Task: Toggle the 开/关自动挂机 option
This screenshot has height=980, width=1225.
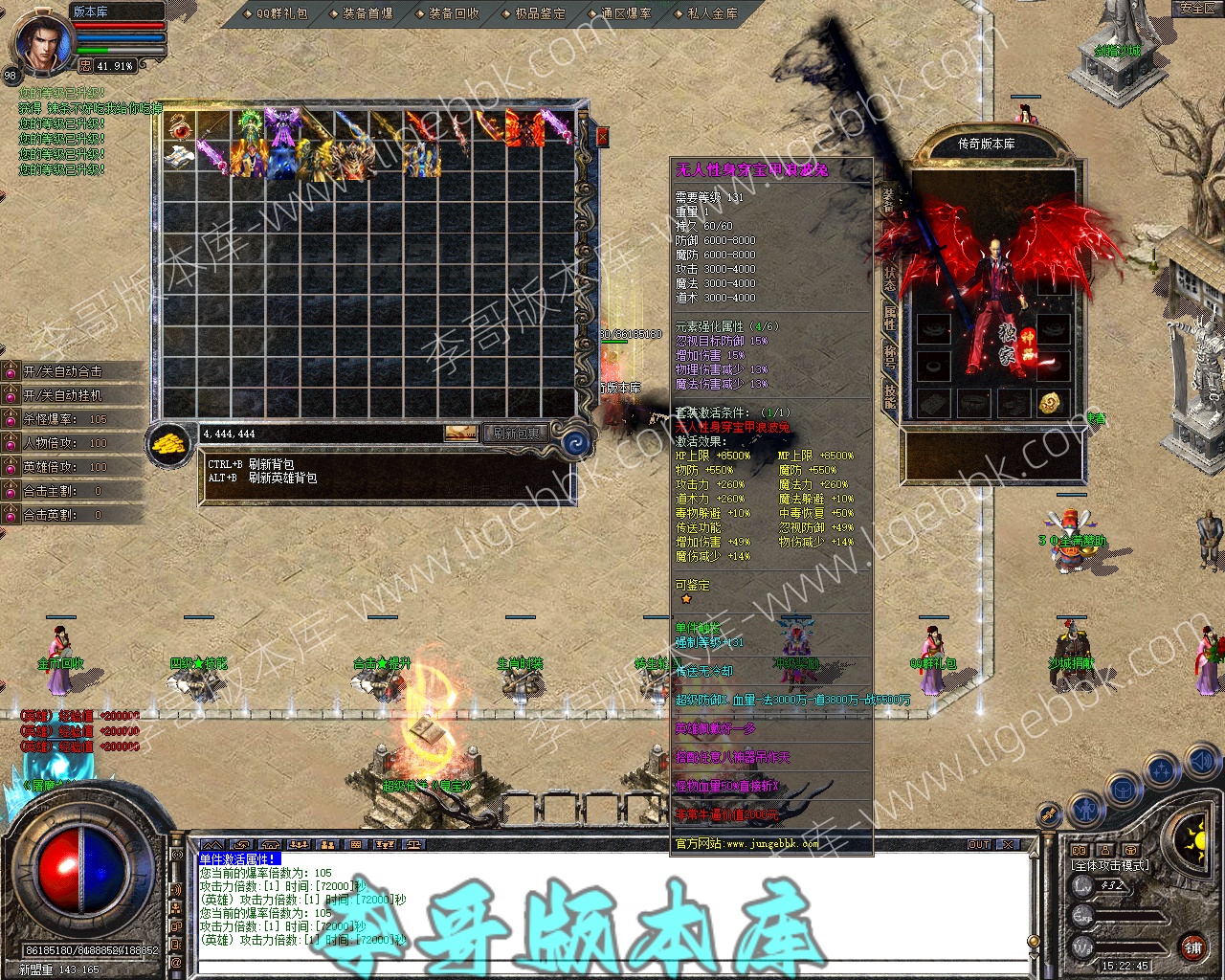Action: pos(63,395)
